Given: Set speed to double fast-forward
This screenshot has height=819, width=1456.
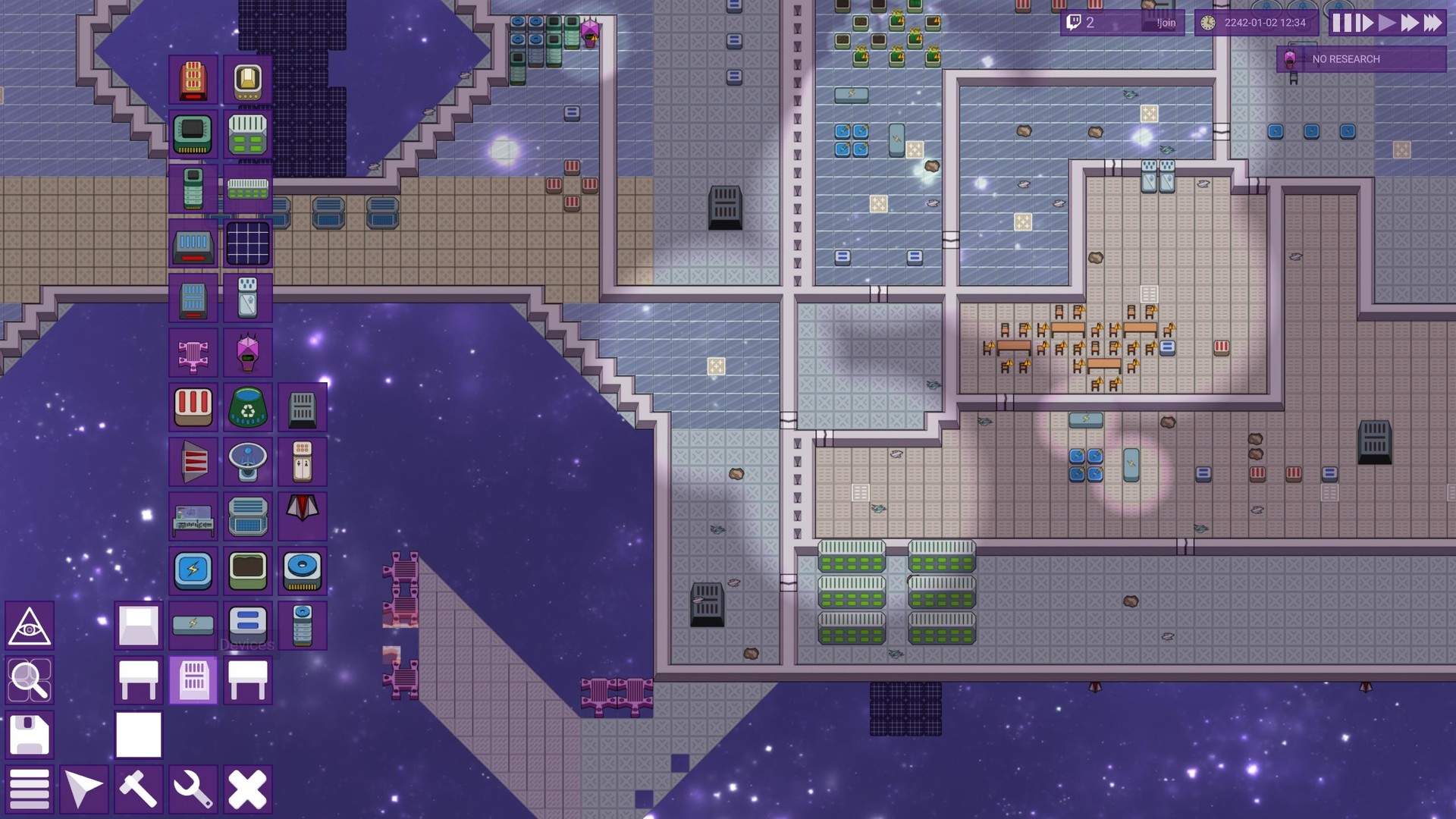Looking at the screenshot, I should [x=1410, y=23].
